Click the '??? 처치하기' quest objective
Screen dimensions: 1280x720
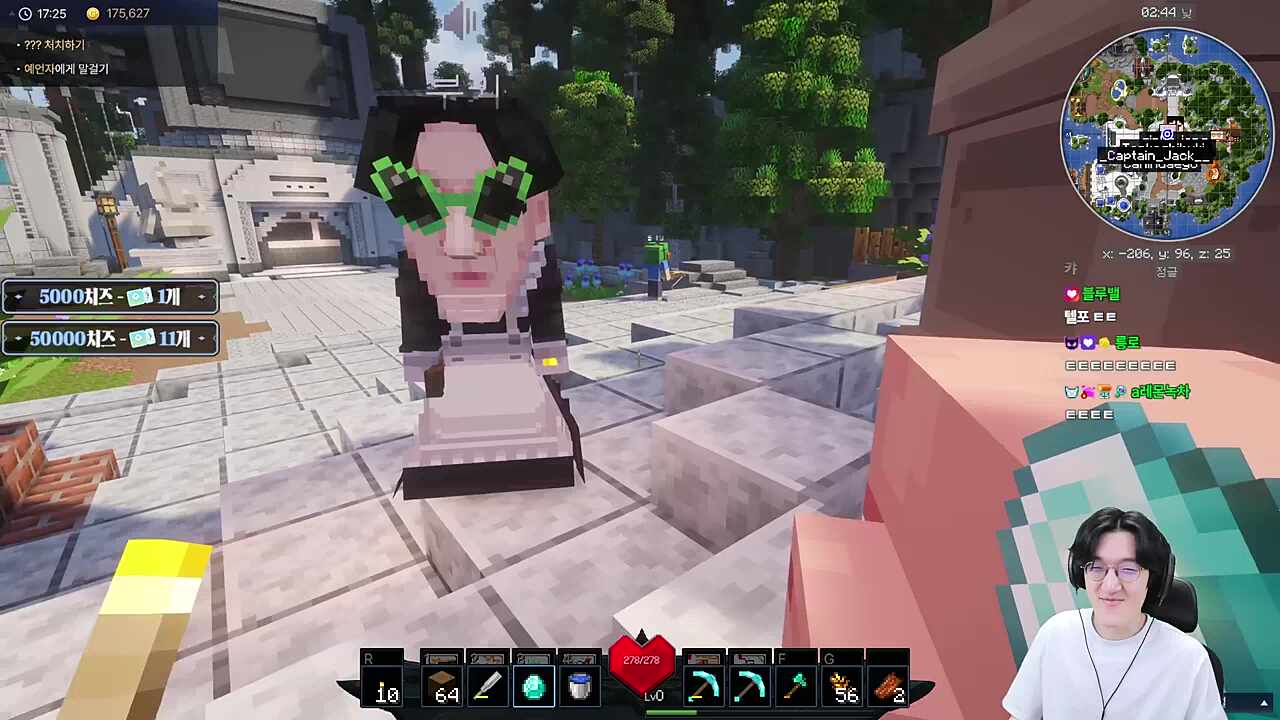55,45
